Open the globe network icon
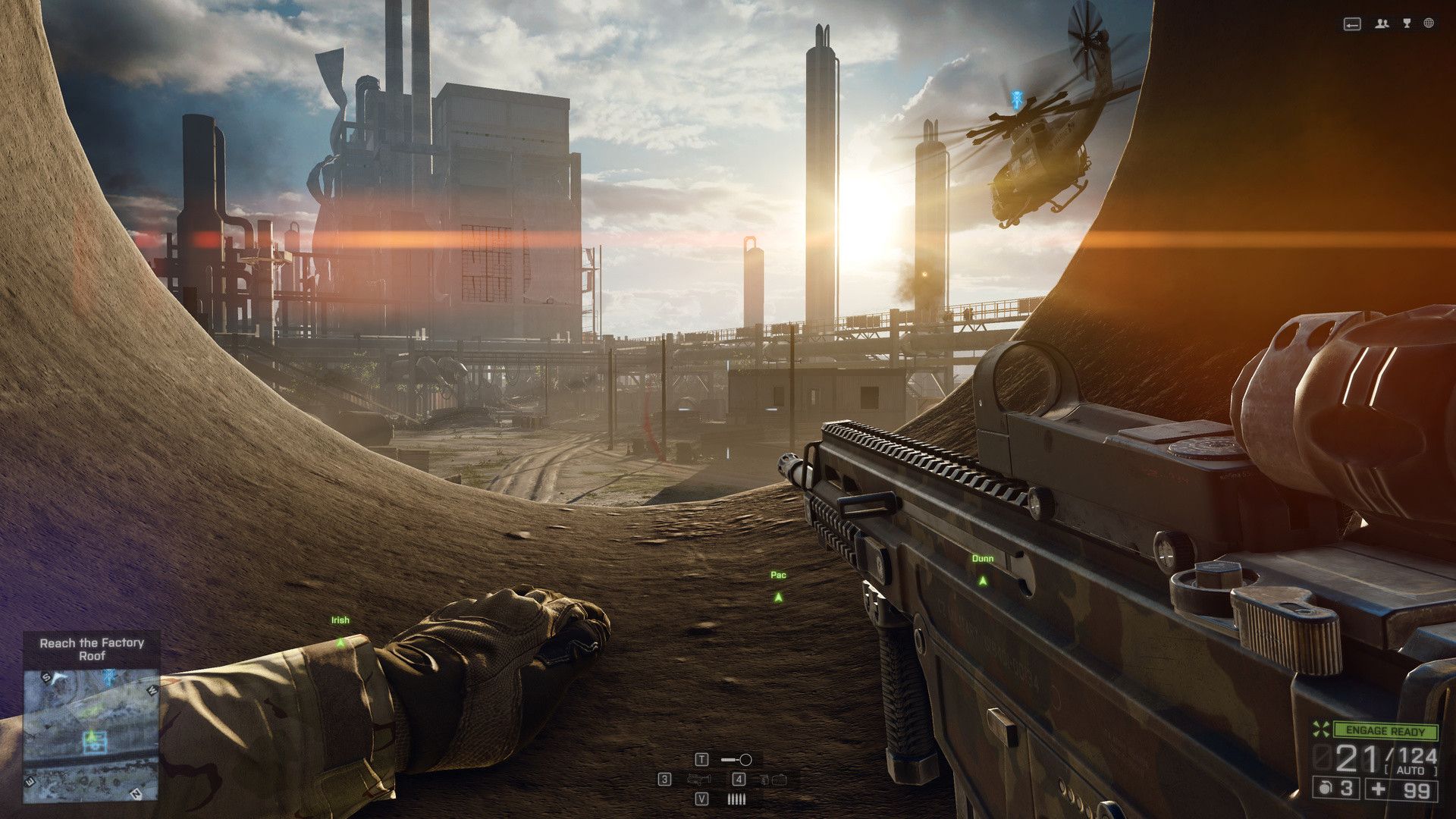The width and height of the screenshot is (1456, 819). click(1429, 24)
